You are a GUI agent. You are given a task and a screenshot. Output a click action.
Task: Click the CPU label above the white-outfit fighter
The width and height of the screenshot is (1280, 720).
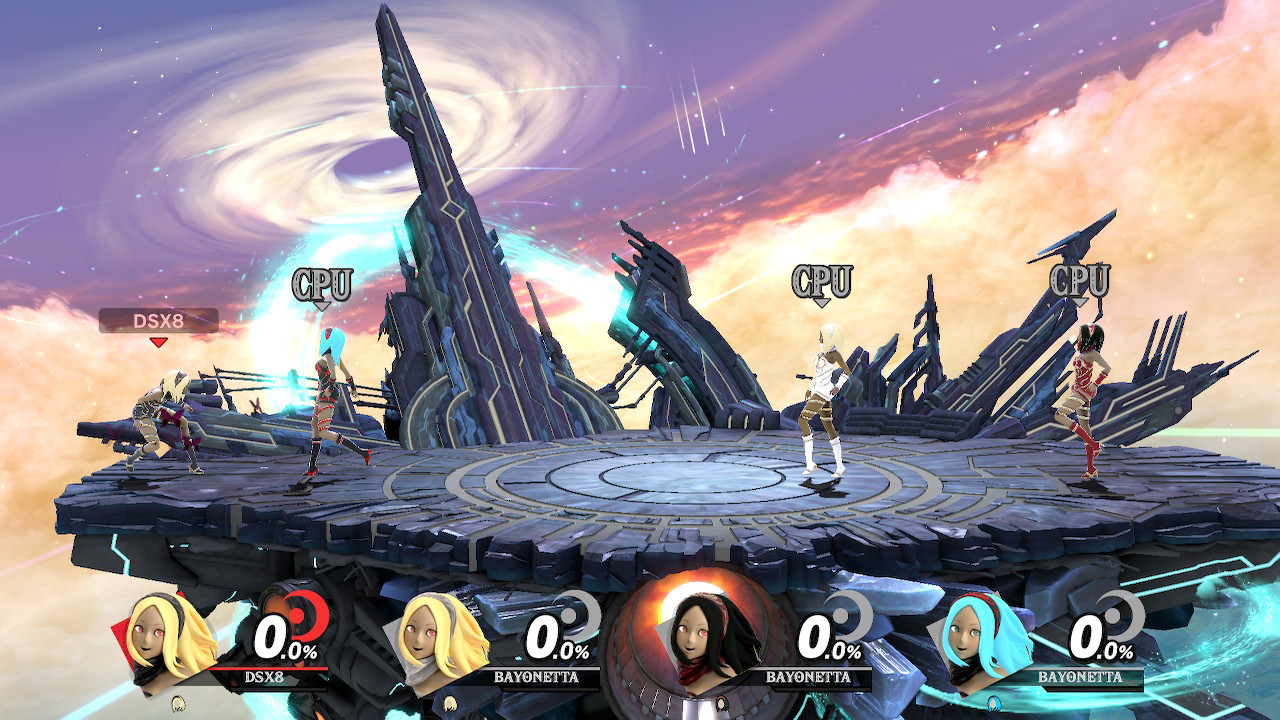point(824,281)
